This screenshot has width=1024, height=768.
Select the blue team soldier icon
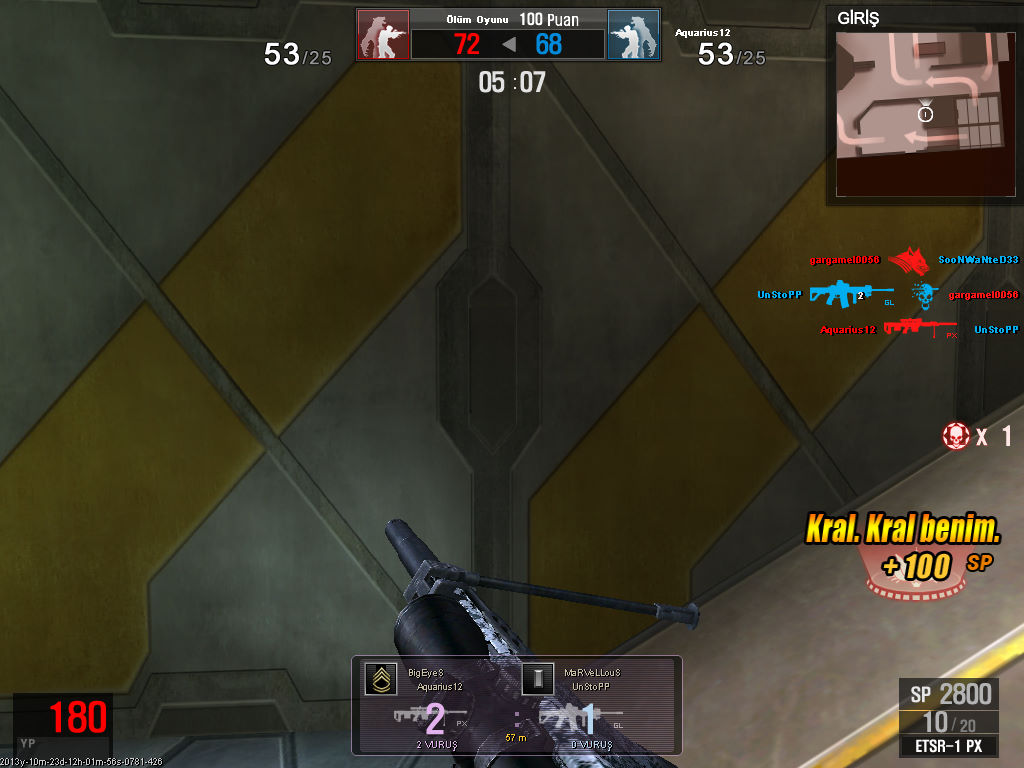(633, 36)
